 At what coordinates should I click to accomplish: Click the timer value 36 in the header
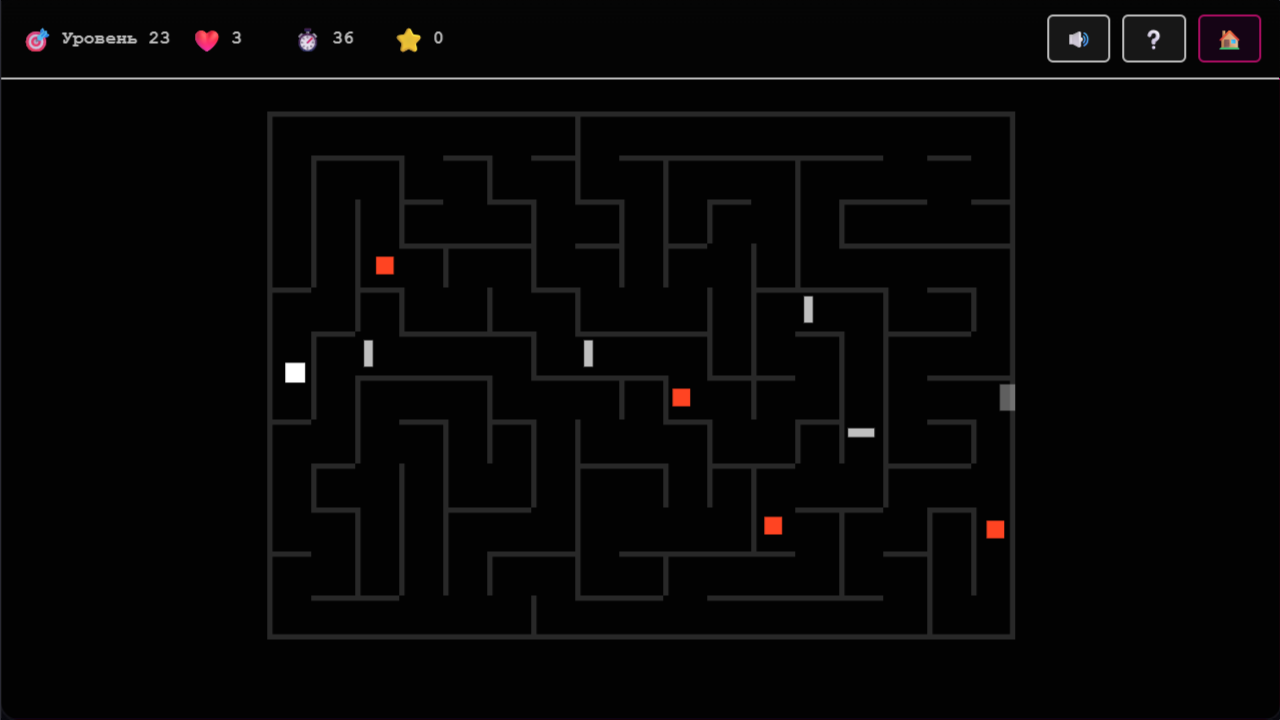click(343, 38)
